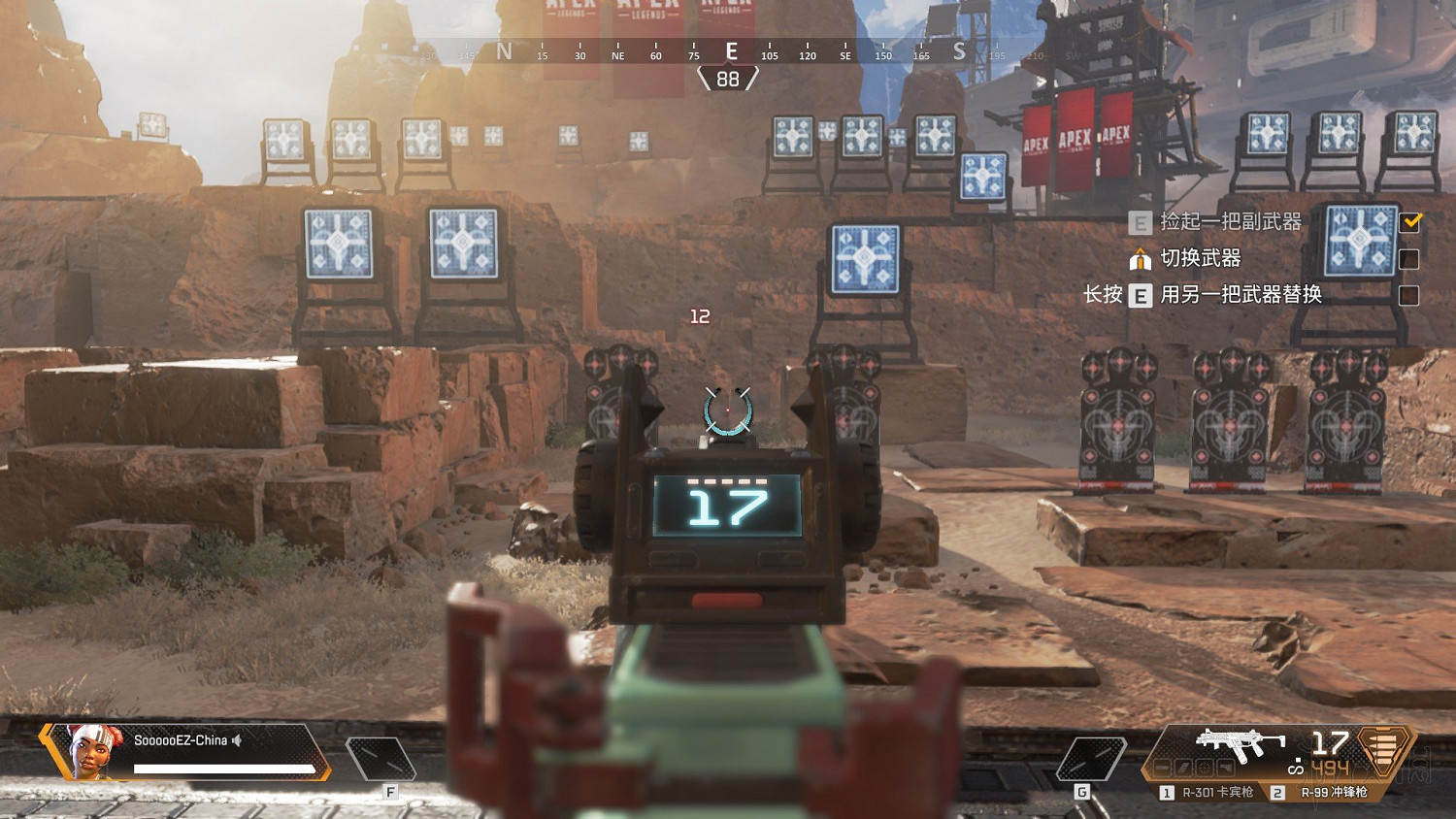Viewport: 1456px width, 819px height.
Task: Toggle the checked 捡起一把副武器 objective checkbox
Action: pos(1409,222)
